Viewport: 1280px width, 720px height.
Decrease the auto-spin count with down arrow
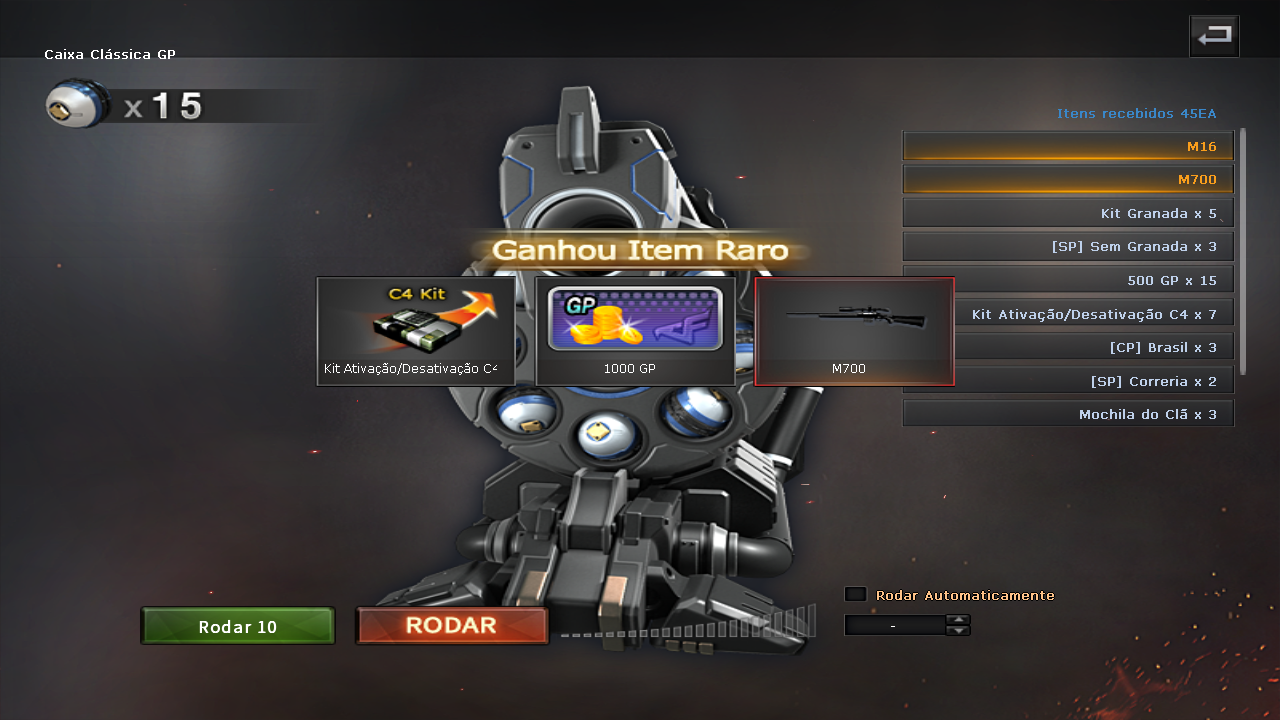(958, 630)
